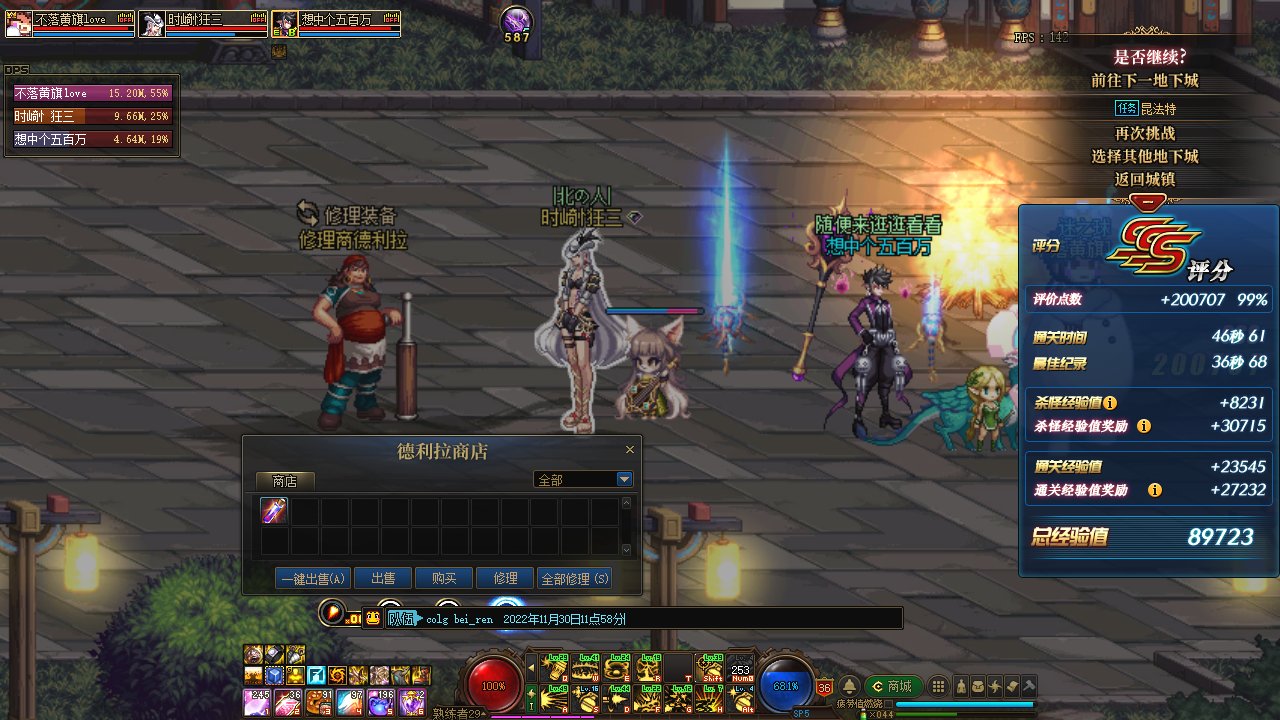Open the 商城 cash shop
This screenshot has height=720, width=1280.
[893, 686]
